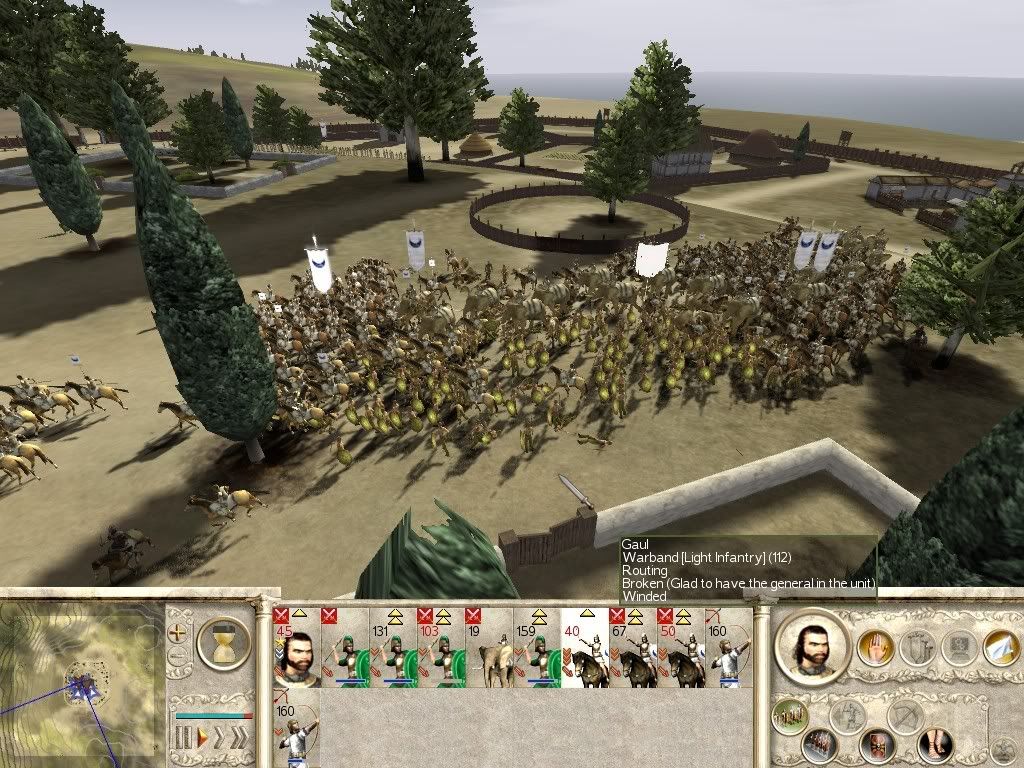Click the soldiers-on-grass group formation button
The width and height of the screenshot is (1024, 768).
pos(790,716)
